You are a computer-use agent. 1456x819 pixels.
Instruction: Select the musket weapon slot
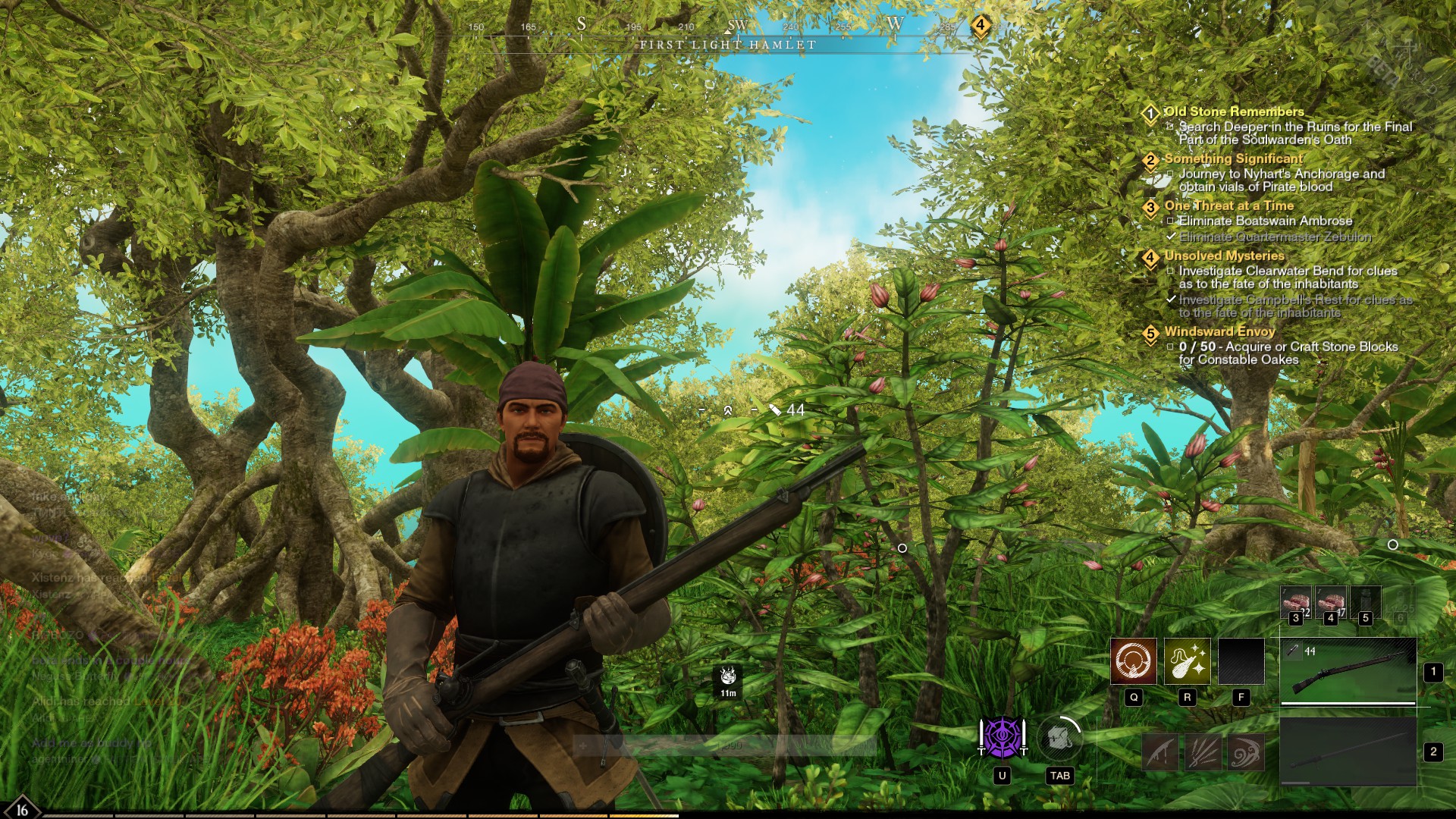click(x=1348, y=671)
